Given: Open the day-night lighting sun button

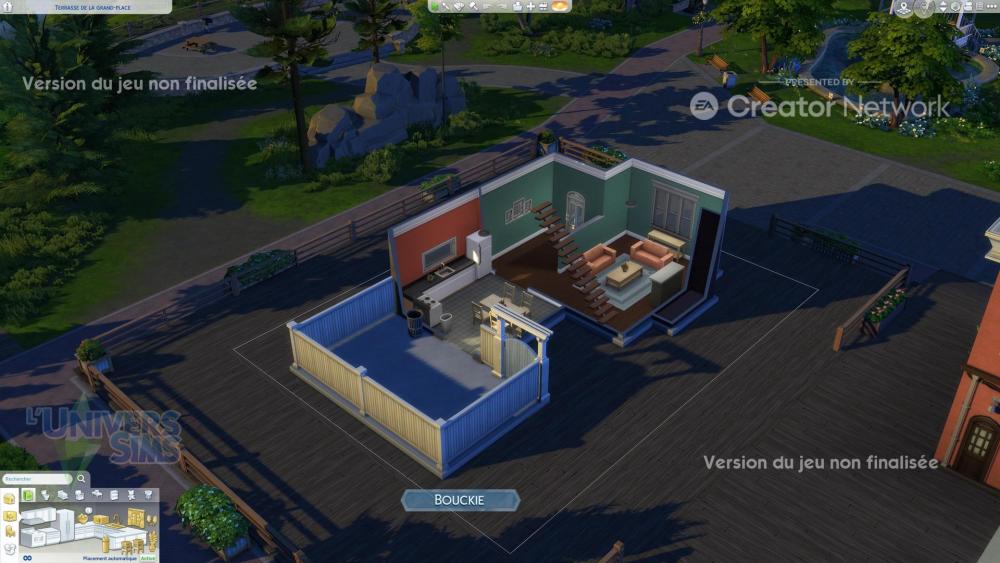Looking at the screenshot, I should pos(560,6).
